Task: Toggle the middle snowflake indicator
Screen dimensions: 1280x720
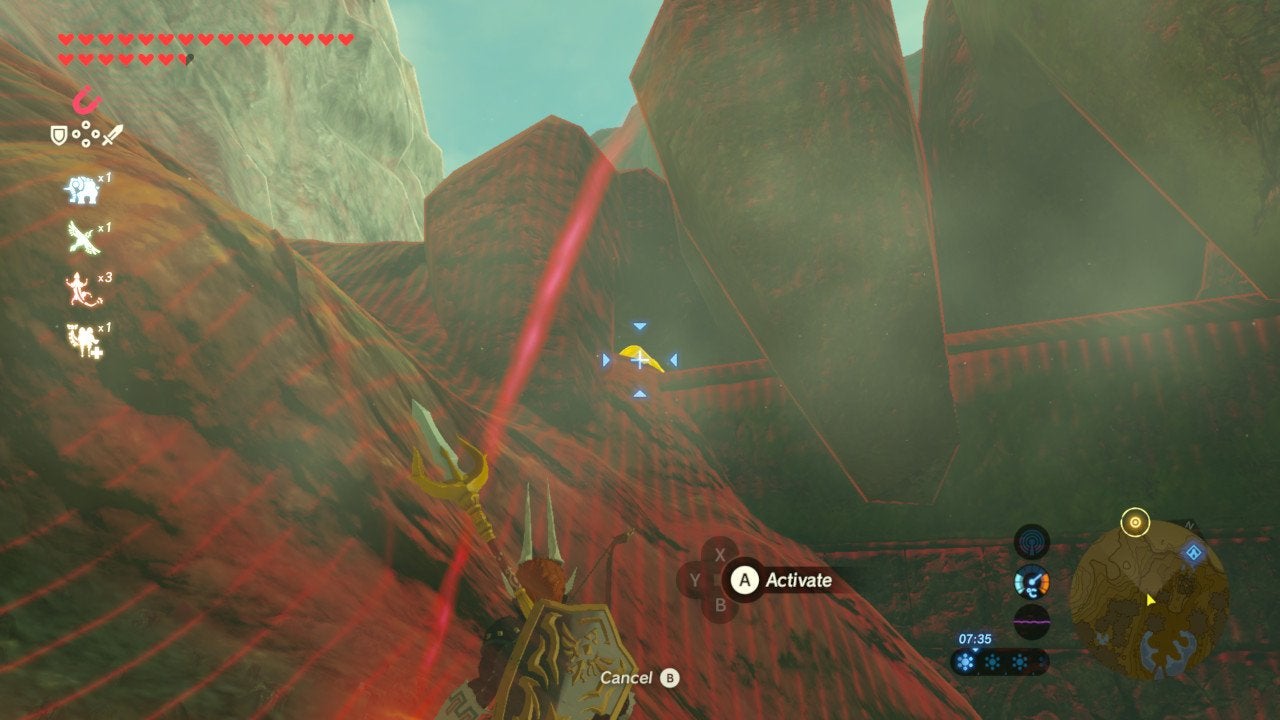Action: (992, 661)
